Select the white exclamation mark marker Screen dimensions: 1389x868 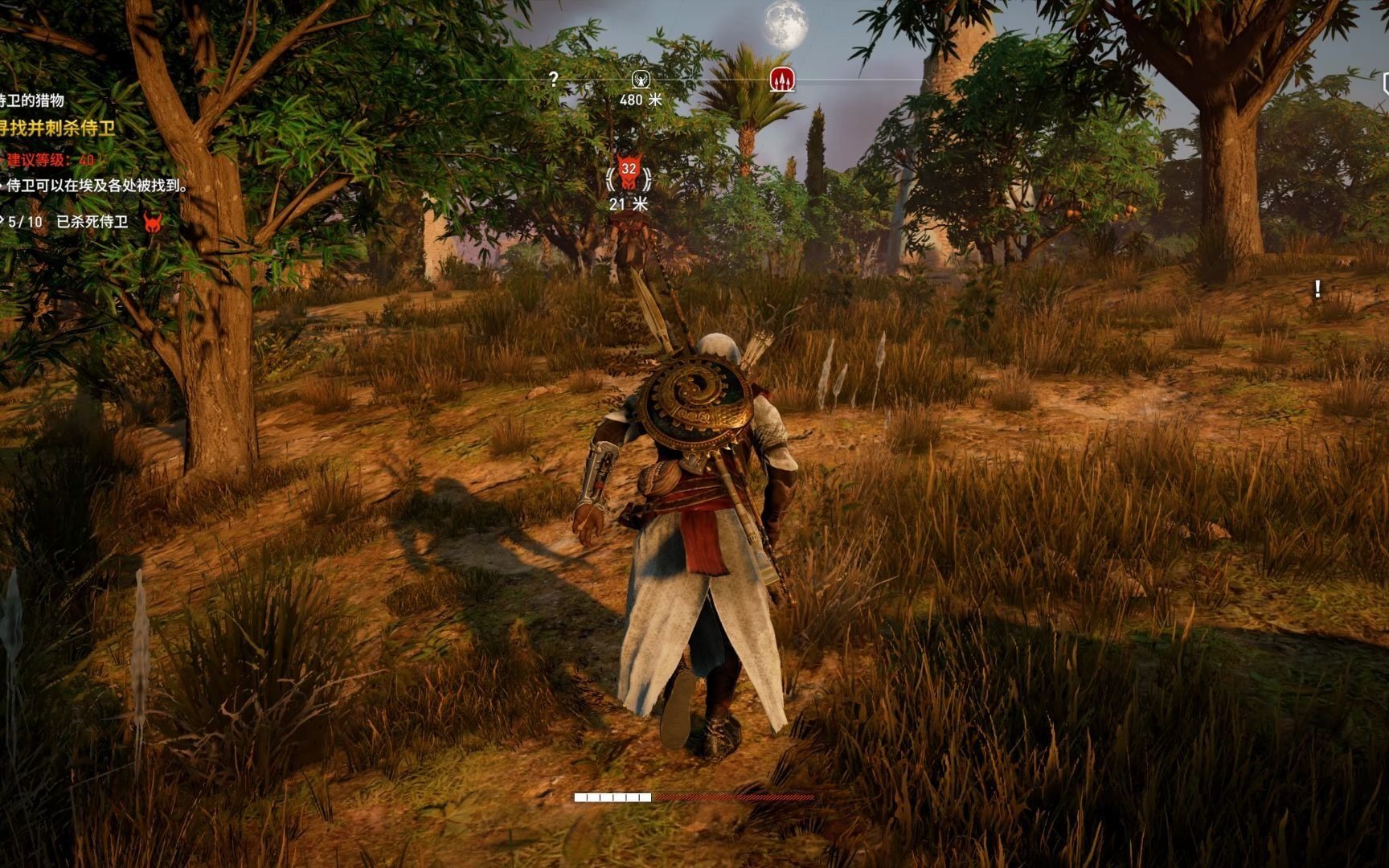click(x=1317, y=289)
